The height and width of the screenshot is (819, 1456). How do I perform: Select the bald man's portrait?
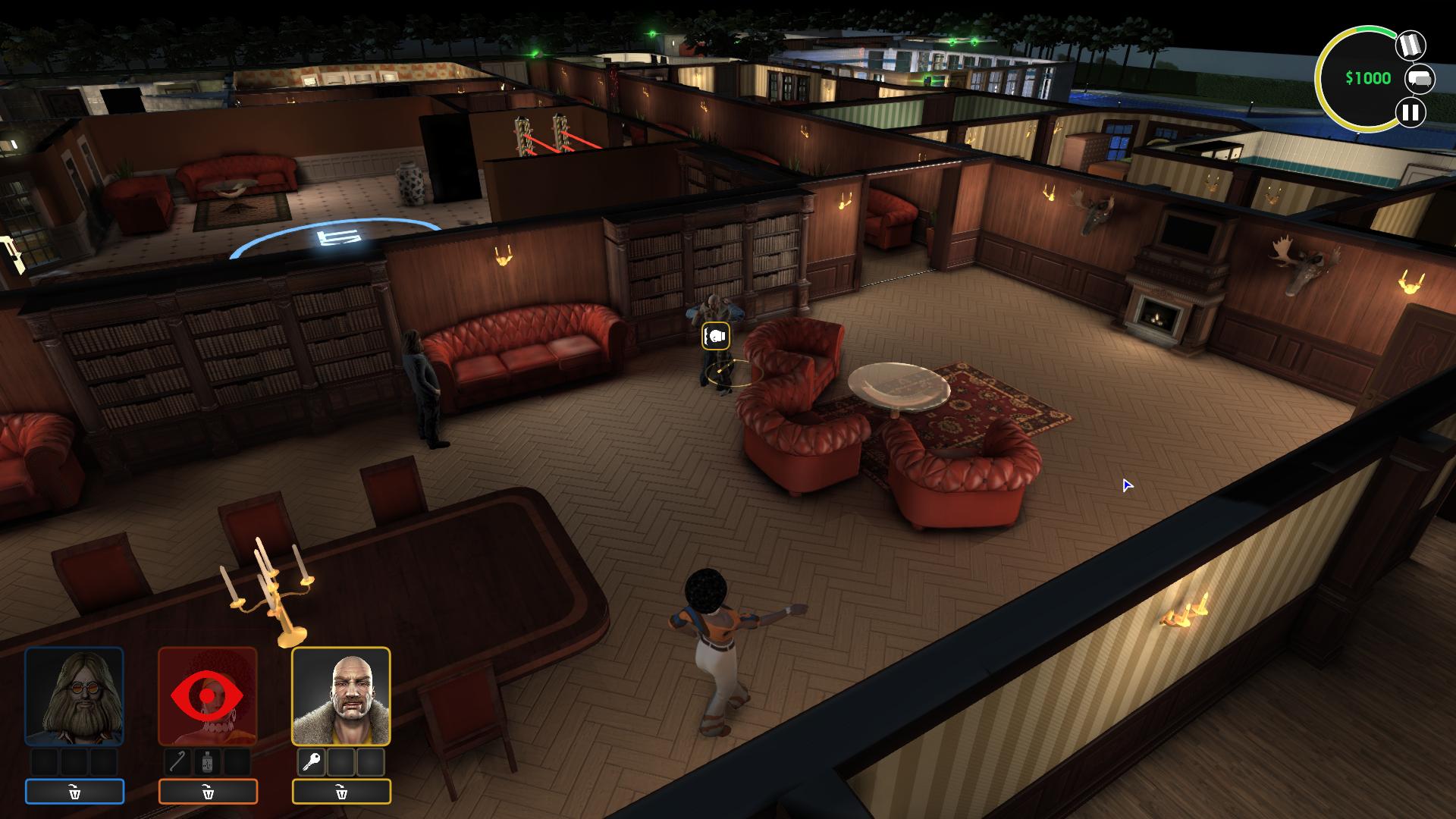341,696
